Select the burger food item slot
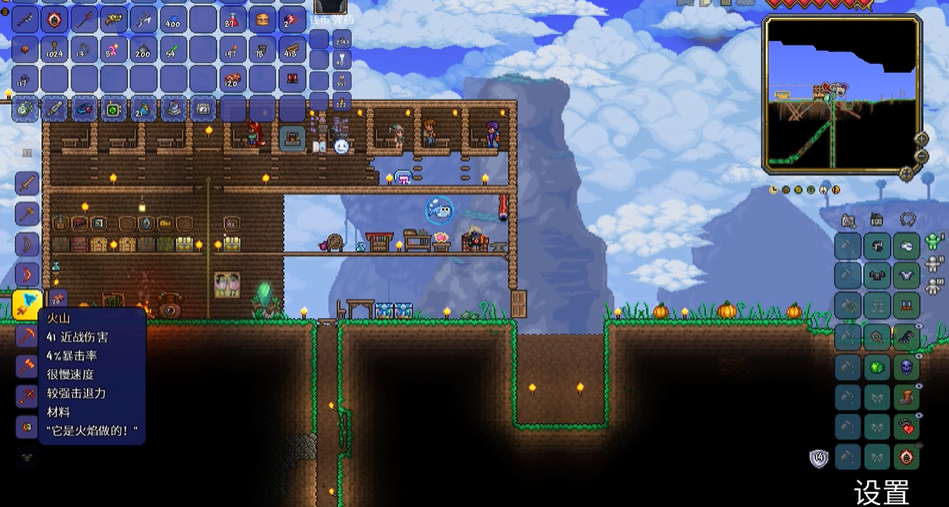 (262, 19)
